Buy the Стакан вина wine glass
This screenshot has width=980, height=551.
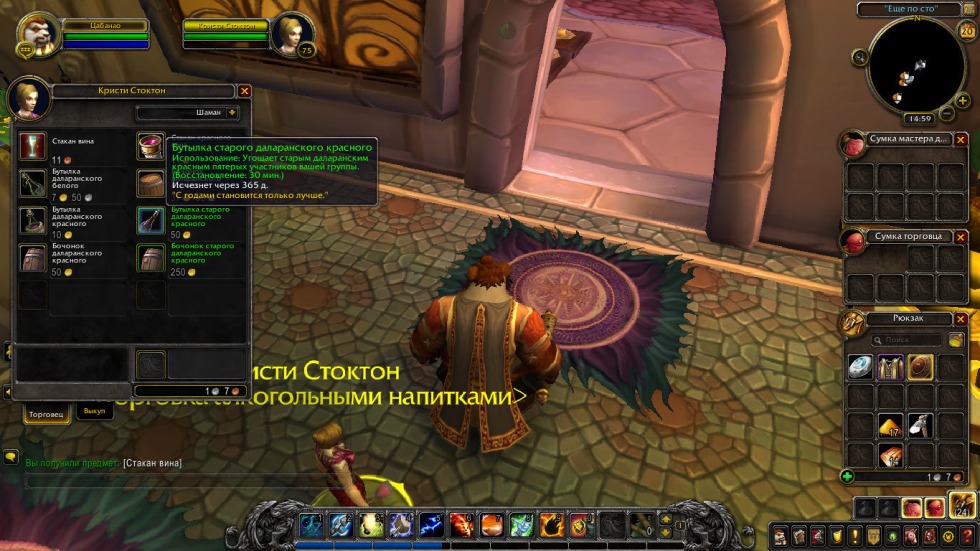click(32, 146)
